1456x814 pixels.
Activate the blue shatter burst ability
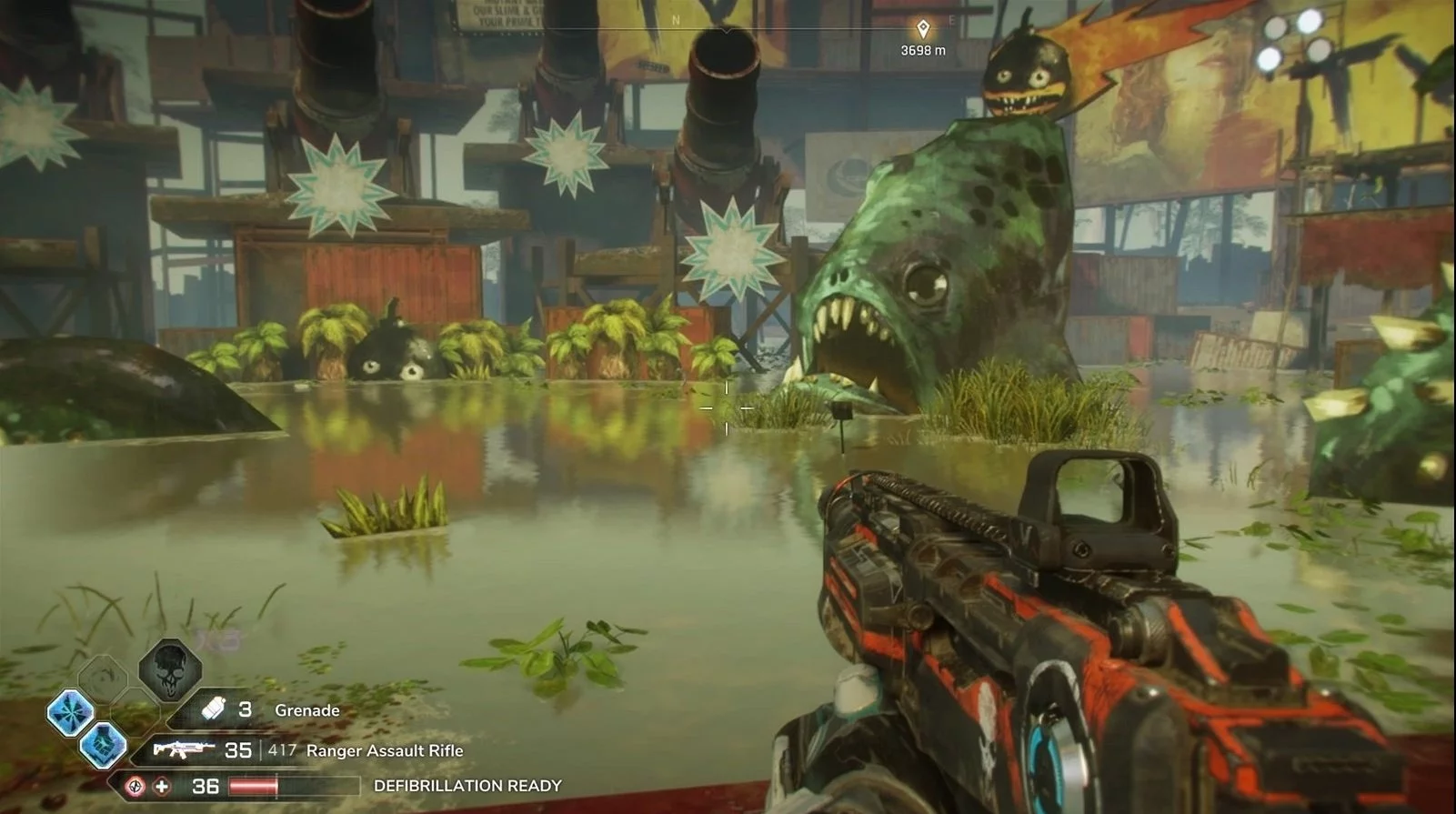pos(71,710)
